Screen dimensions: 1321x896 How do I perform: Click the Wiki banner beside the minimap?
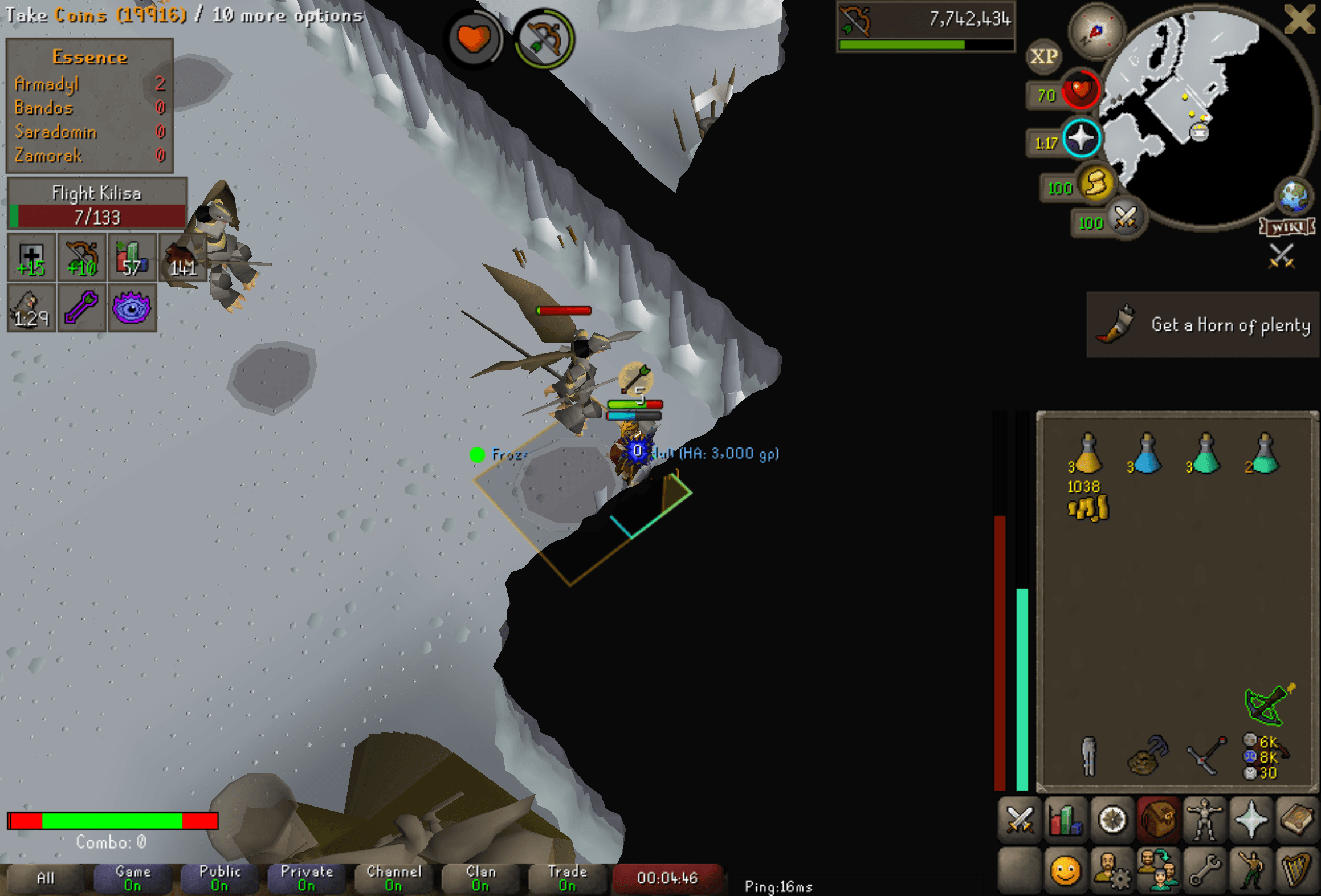coord(1287,227)
